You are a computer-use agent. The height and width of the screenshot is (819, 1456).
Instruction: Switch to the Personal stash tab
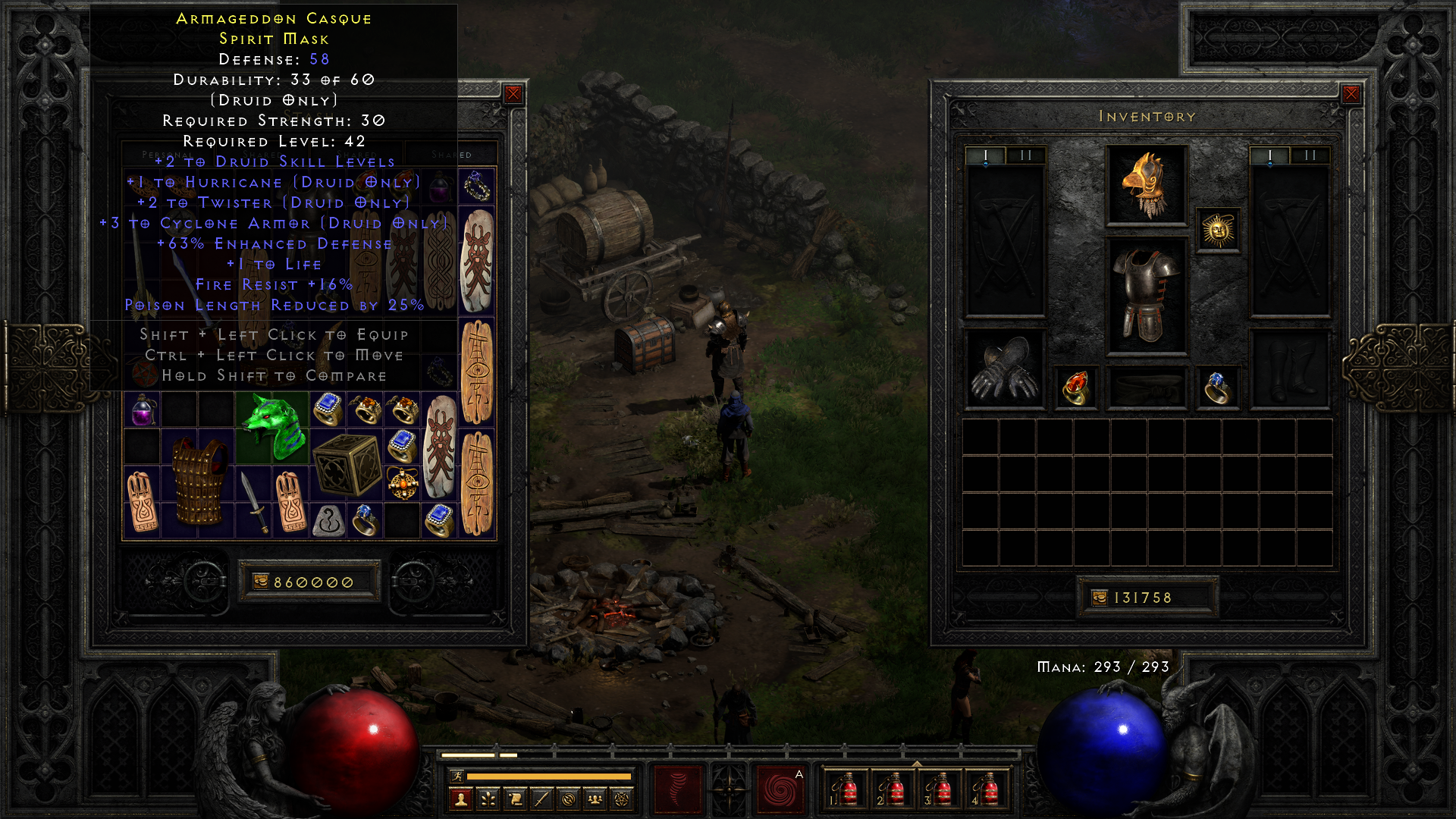click(168, 155)
